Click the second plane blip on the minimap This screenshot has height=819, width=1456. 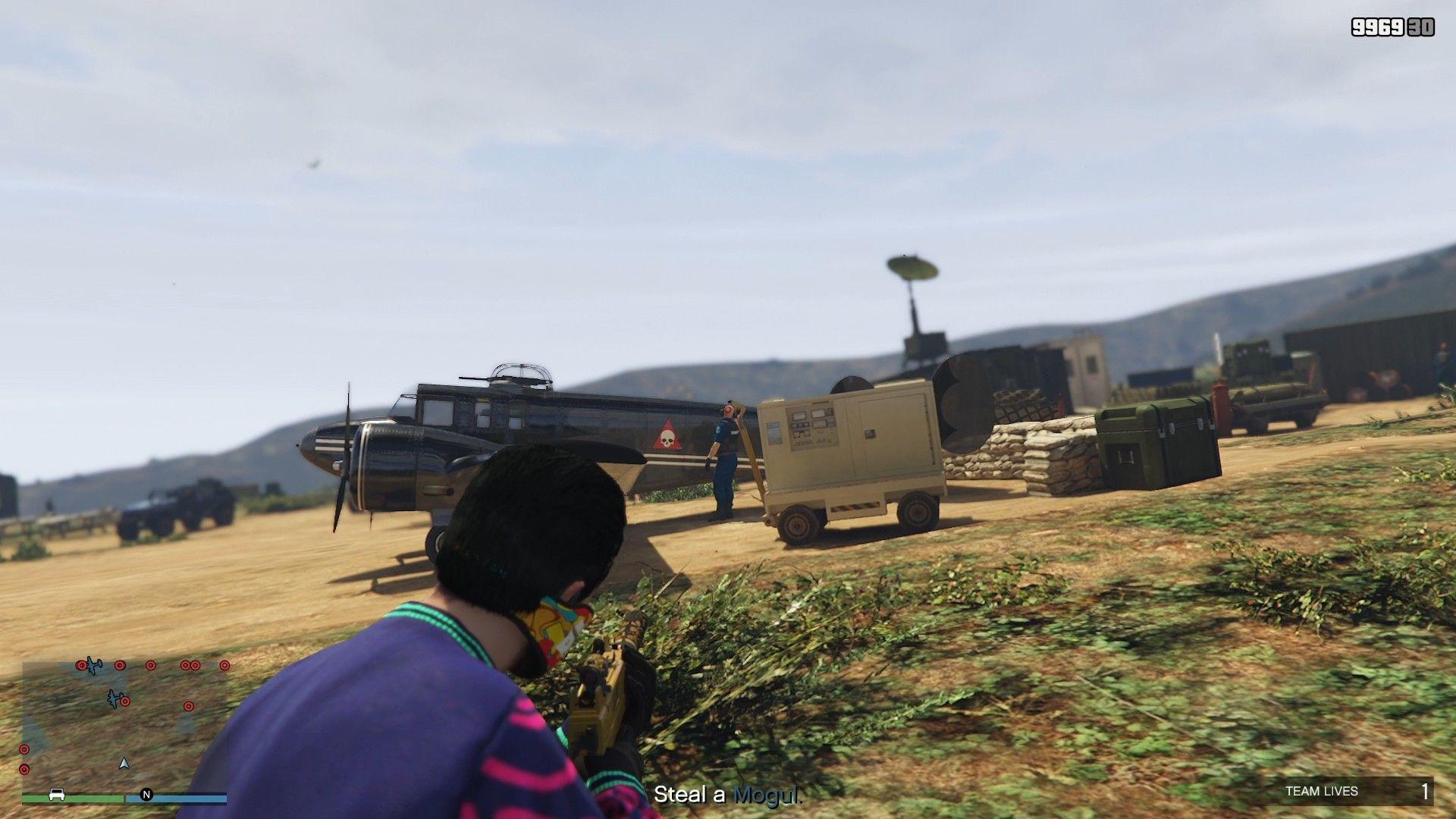pyautogui.click(x=114, y=698)
